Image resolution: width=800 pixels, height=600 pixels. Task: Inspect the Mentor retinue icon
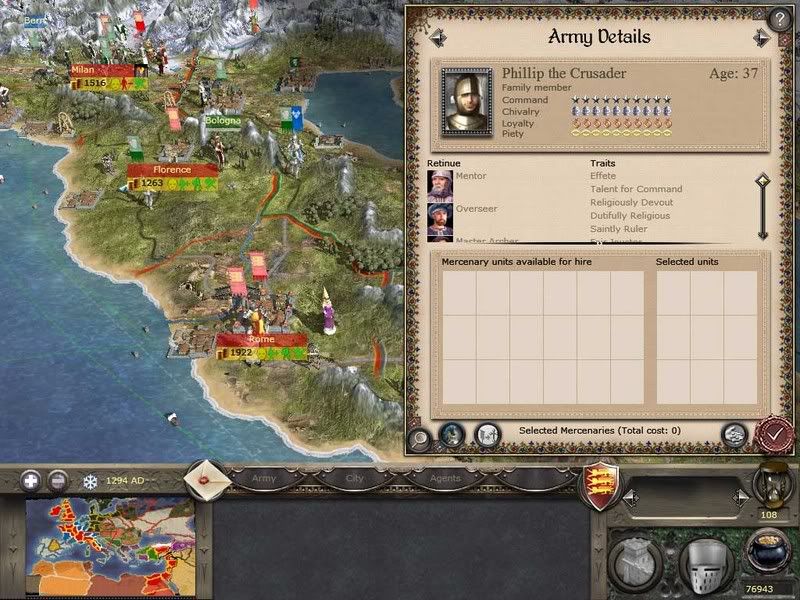tap(439, 185)
